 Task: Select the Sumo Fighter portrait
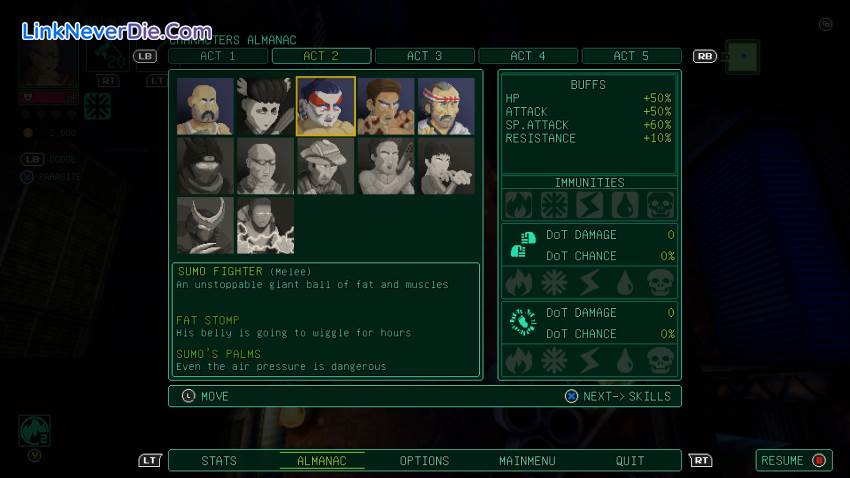click(x=325, y=106)
